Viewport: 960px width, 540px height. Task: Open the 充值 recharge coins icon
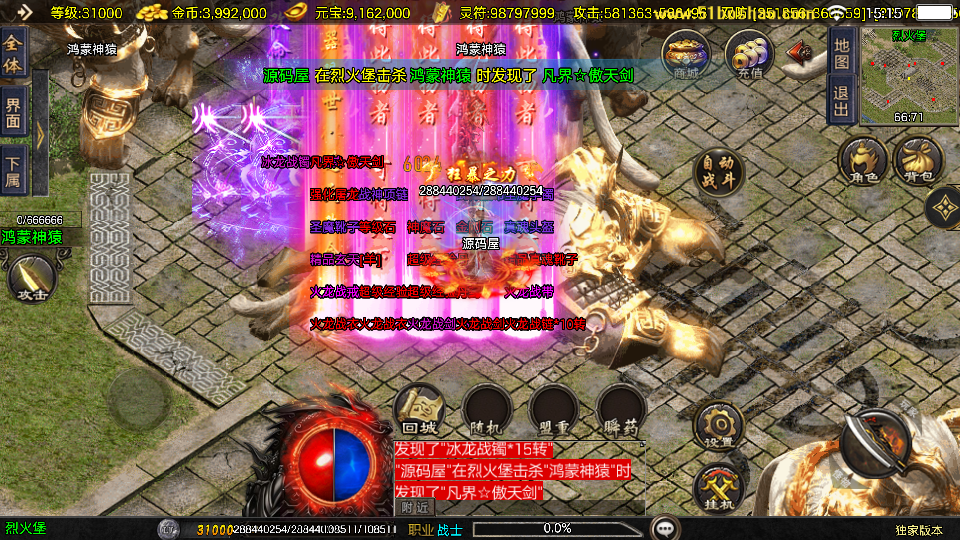(749, 55)
